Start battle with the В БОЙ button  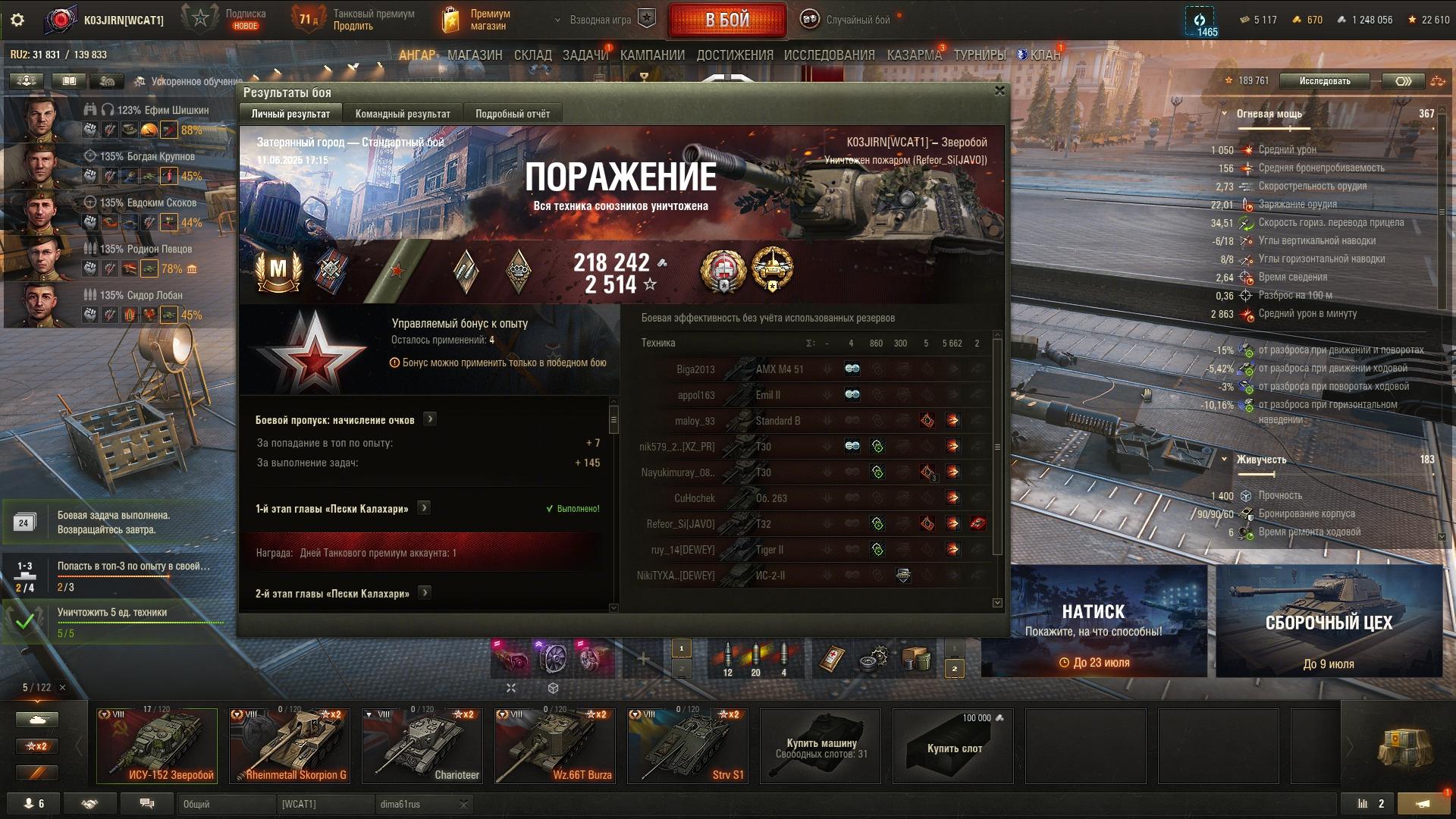click(726, 20)
